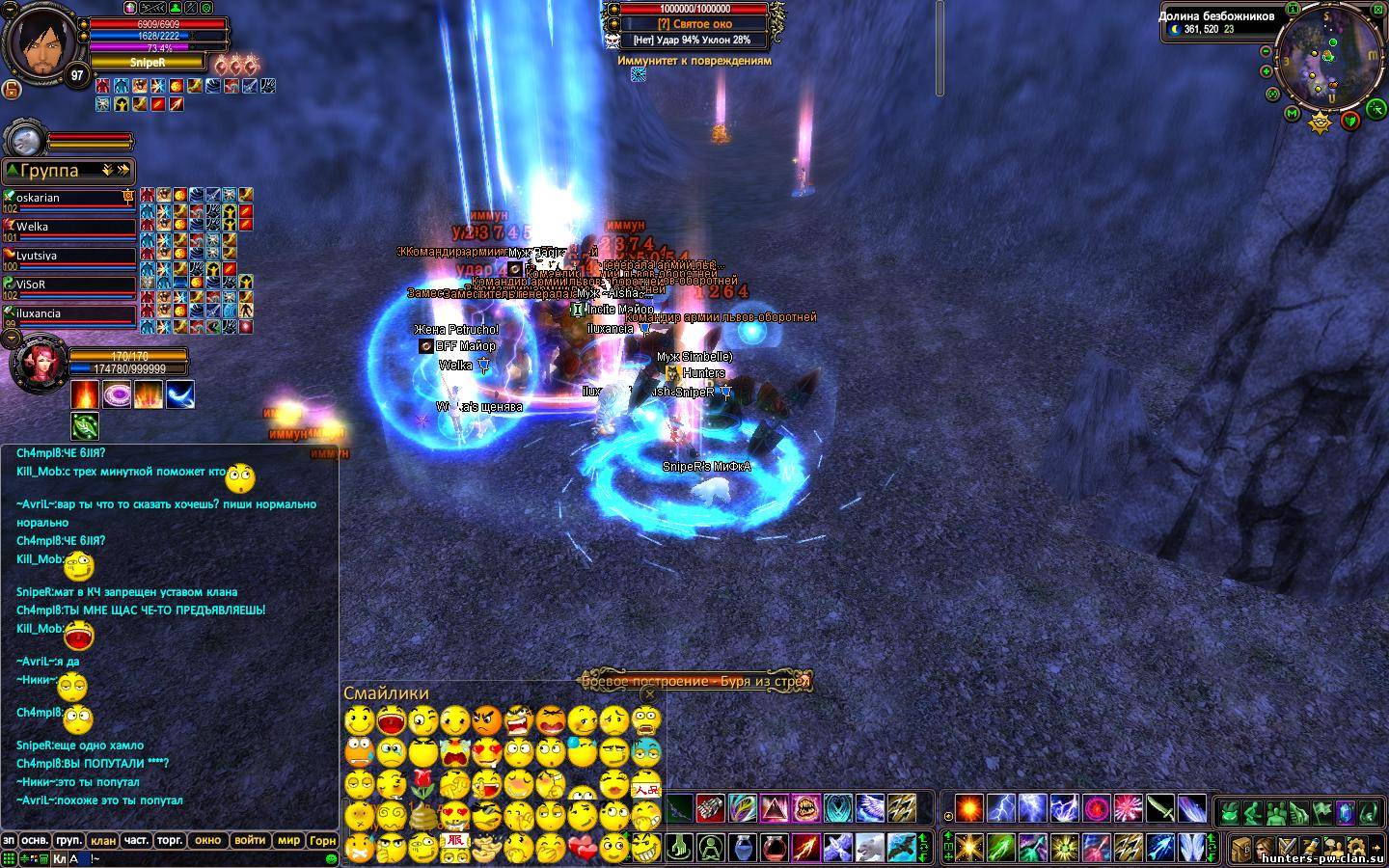Use the white bear pet skill

pos(869,848)
